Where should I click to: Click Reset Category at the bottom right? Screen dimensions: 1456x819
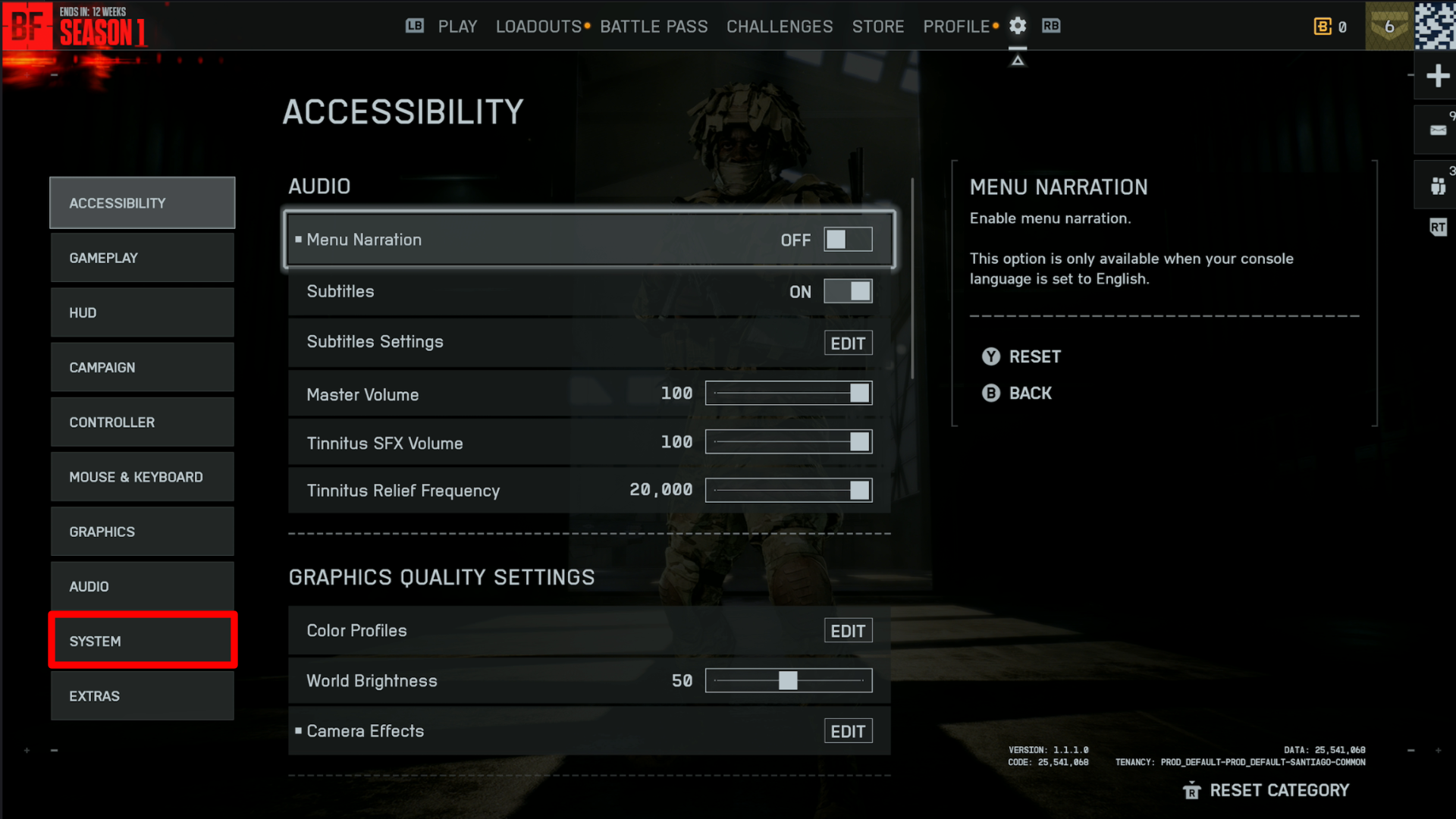pos(1279,789)
